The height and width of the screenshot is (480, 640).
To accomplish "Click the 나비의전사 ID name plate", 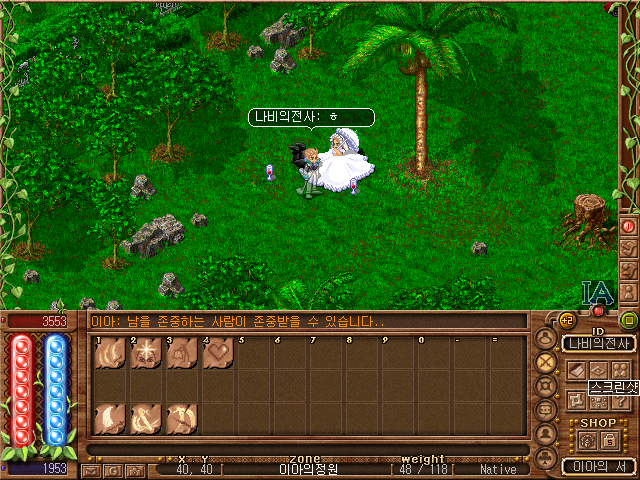I will point(598,343).
